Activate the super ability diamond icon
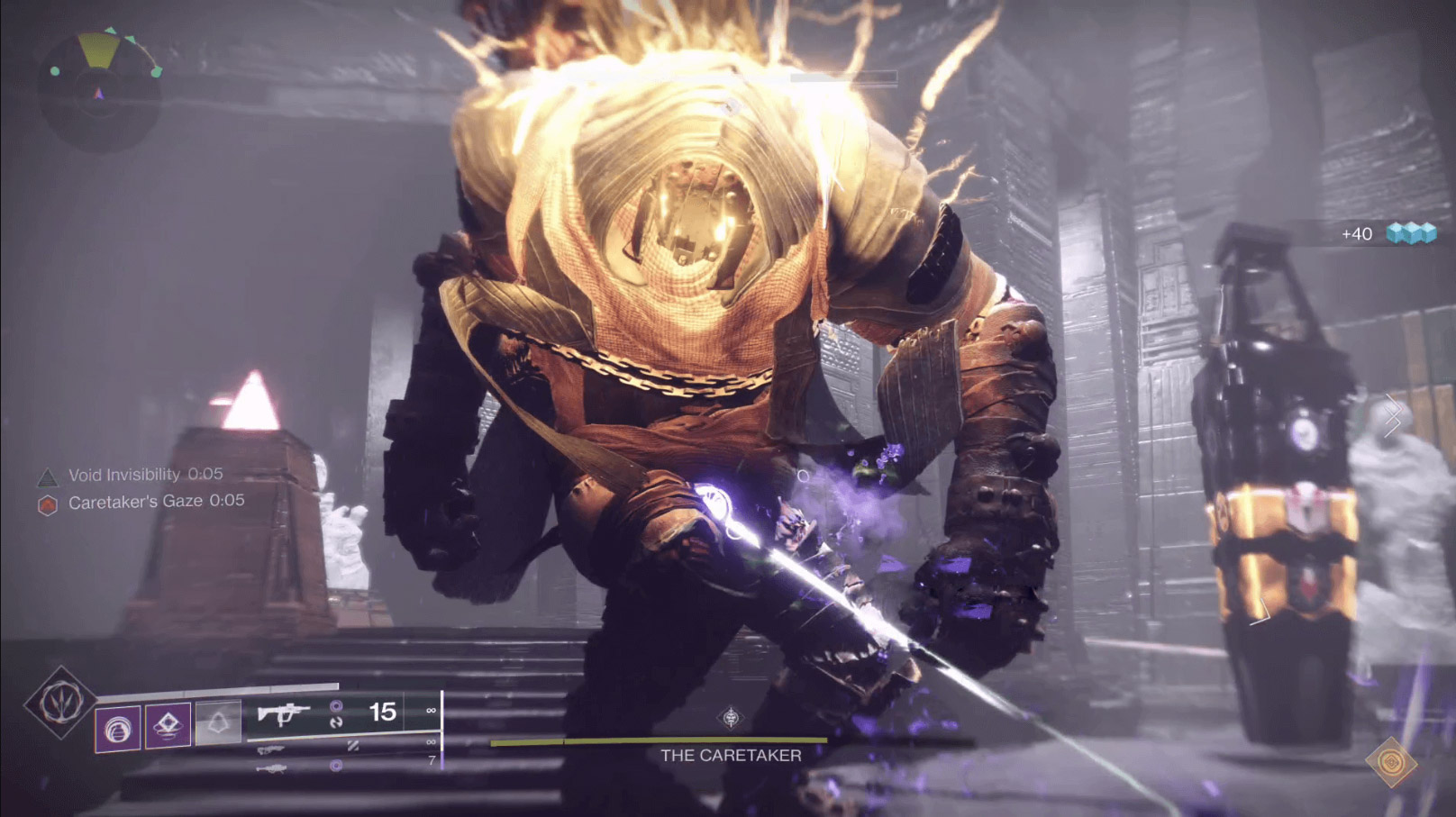 tap(59, 703)
